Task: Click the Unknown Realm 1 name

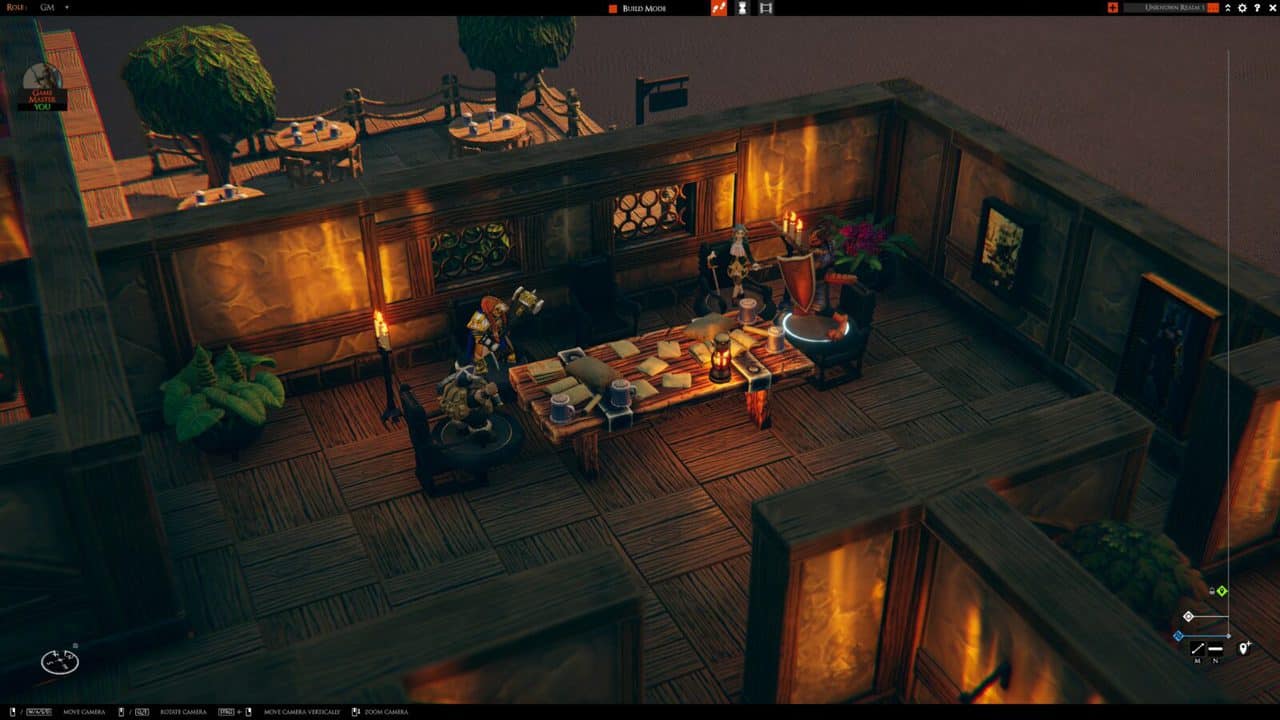Action: coord(1175,8)
